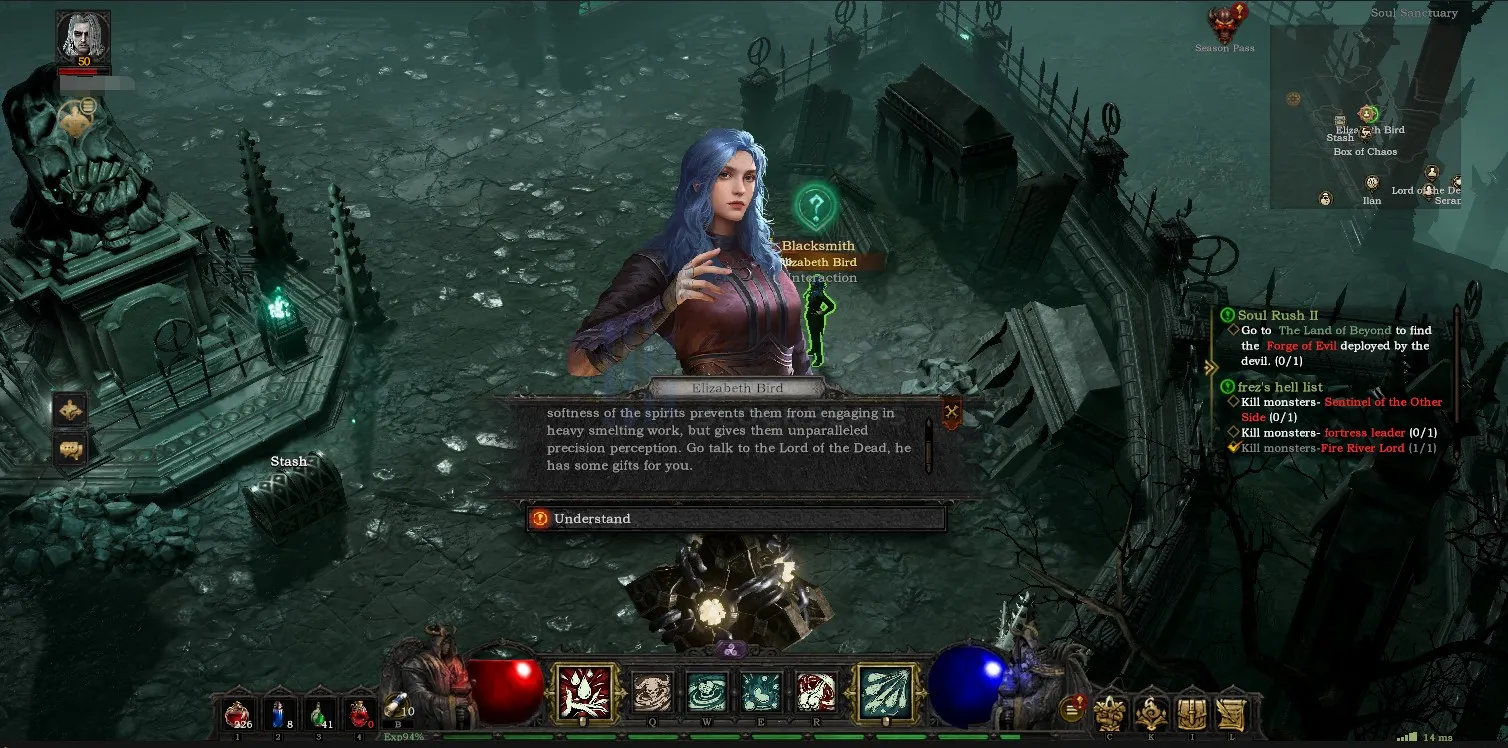
Task: Close the Elizabeth Bird dialogue box
Action: click(x=951, y=411)
